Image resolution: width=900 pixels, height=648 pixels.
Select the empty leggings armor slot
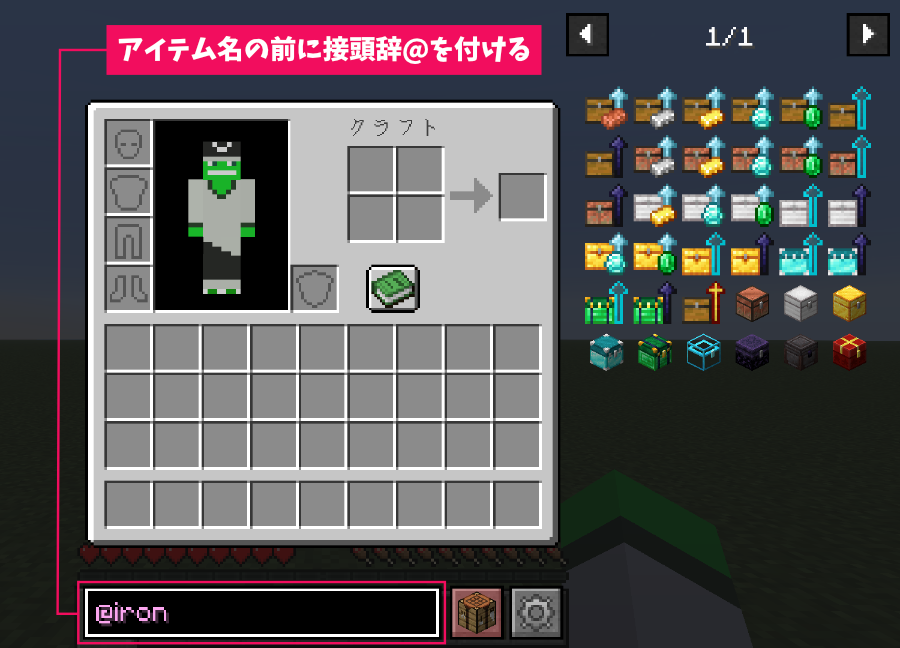point(129,240)
